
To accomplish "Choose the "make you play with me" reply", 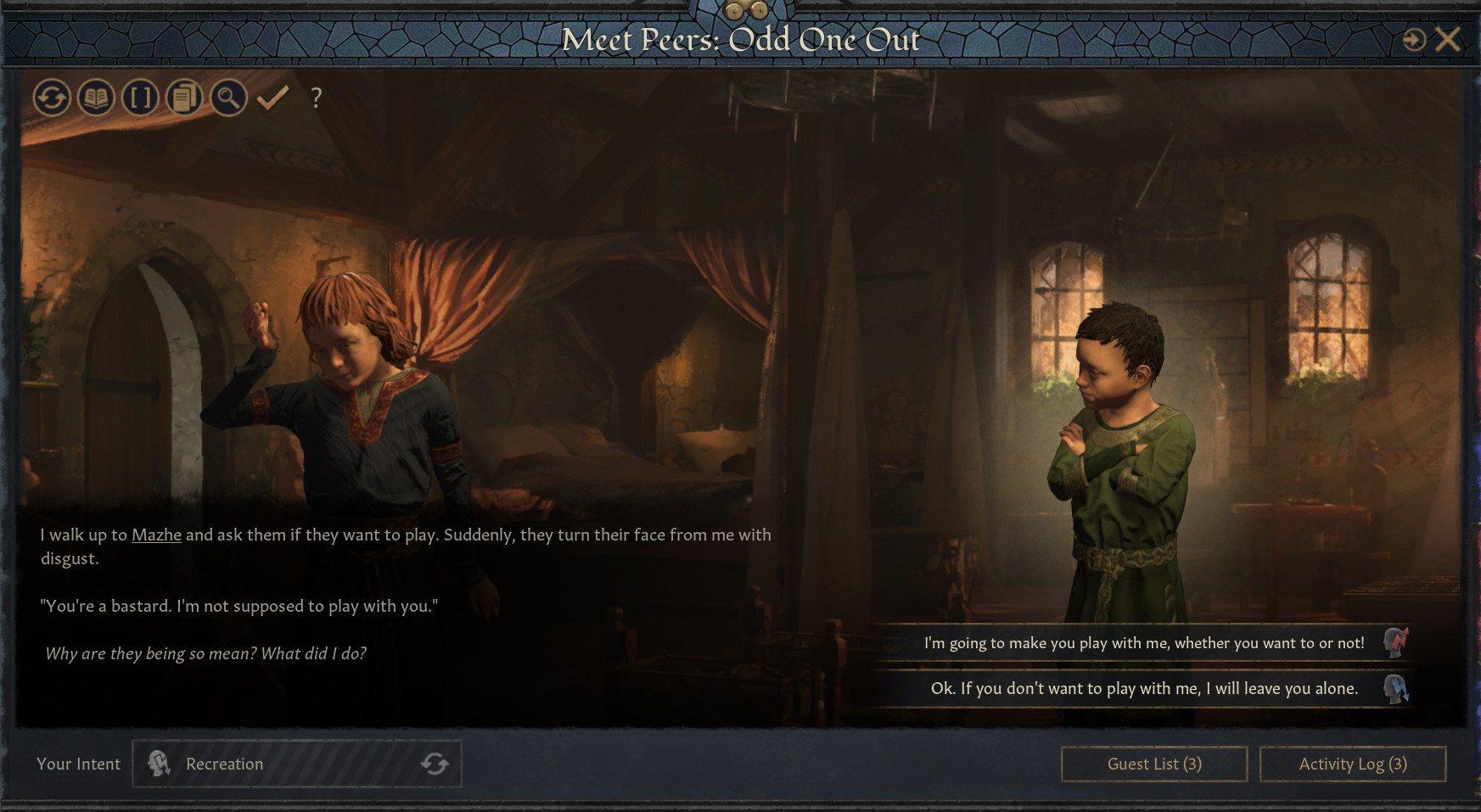I will click(x=1143, y=643).
